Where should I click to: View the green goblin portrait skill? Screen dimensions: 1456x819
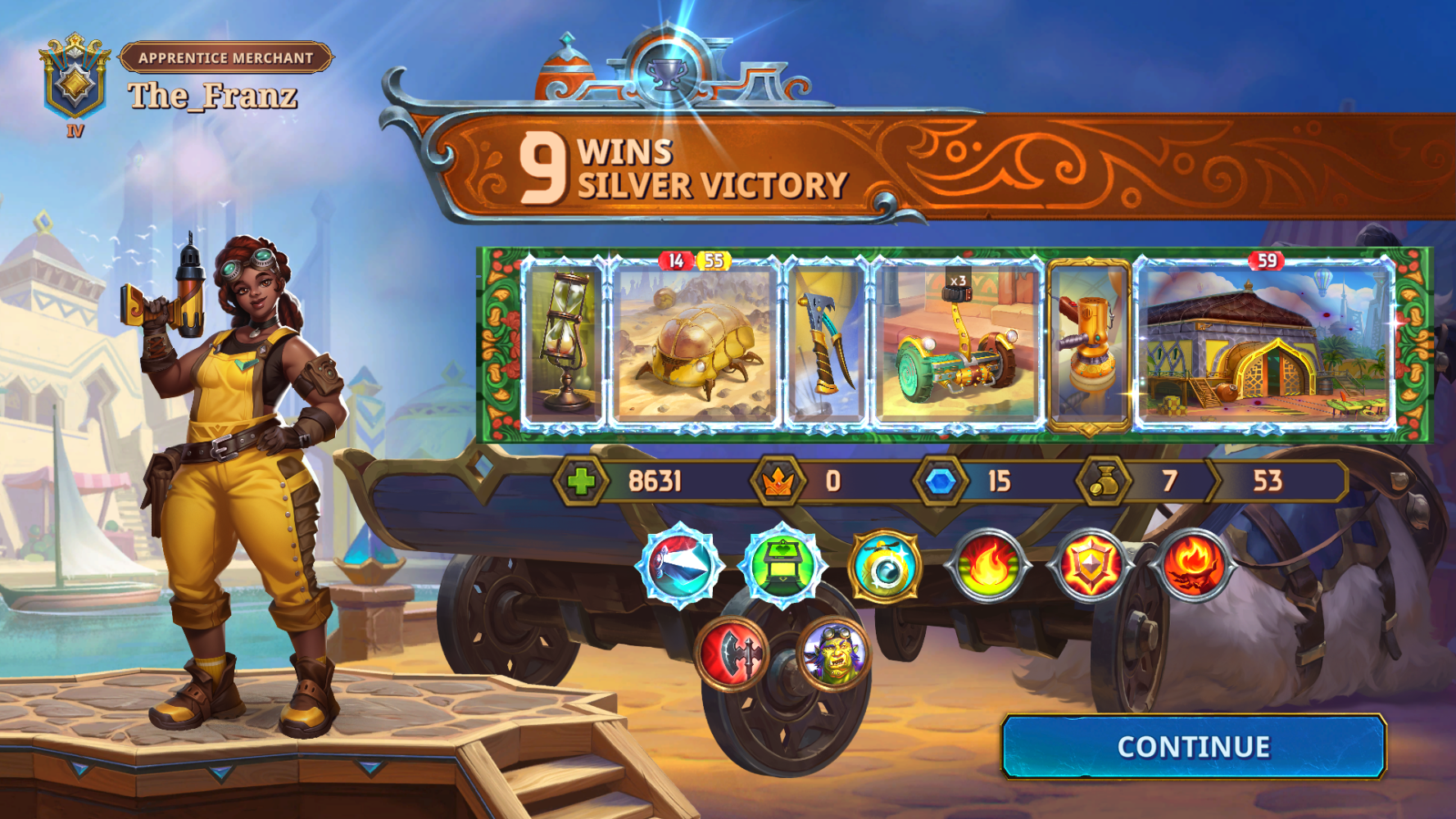click(833, 653)
